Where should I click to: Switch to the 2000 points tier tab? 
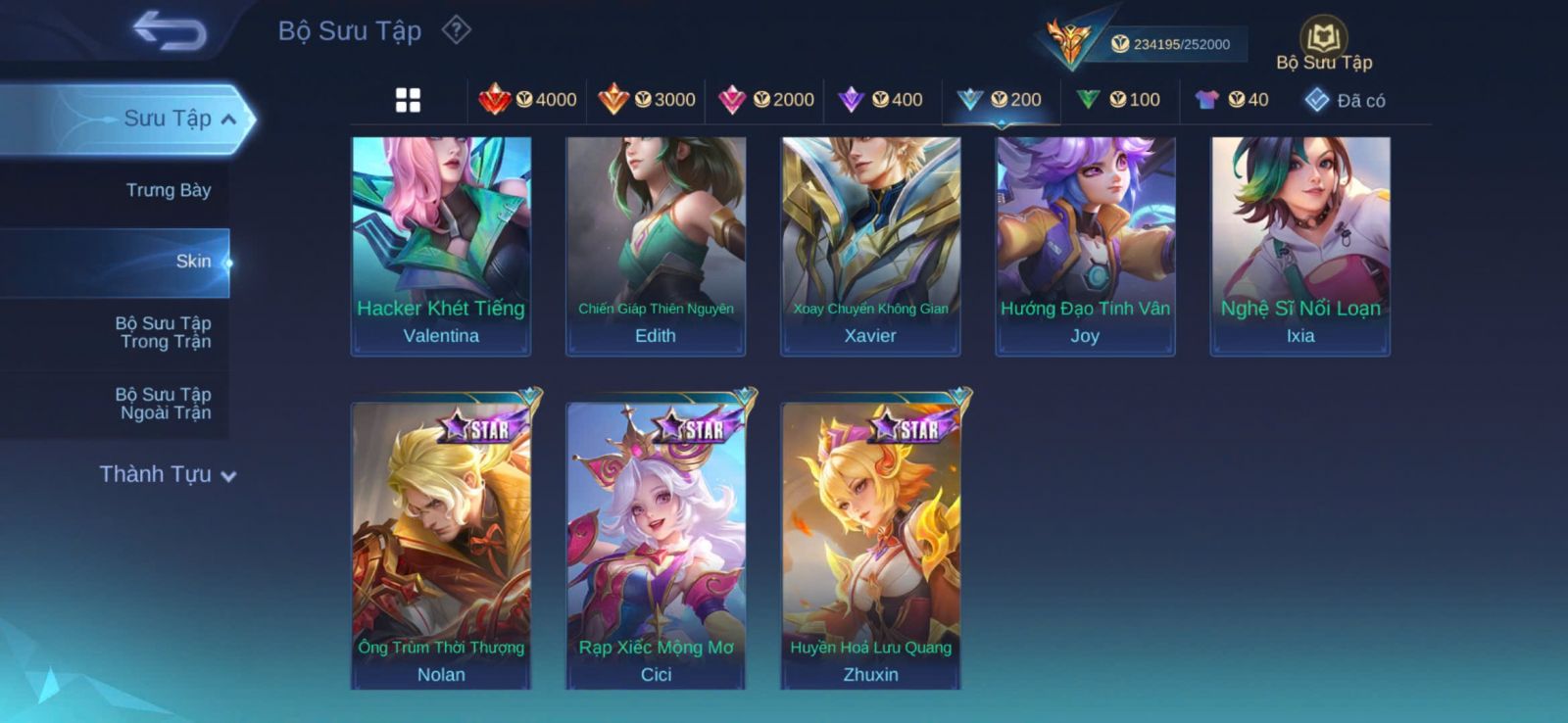pyautogui.click(x=765, y=100)
